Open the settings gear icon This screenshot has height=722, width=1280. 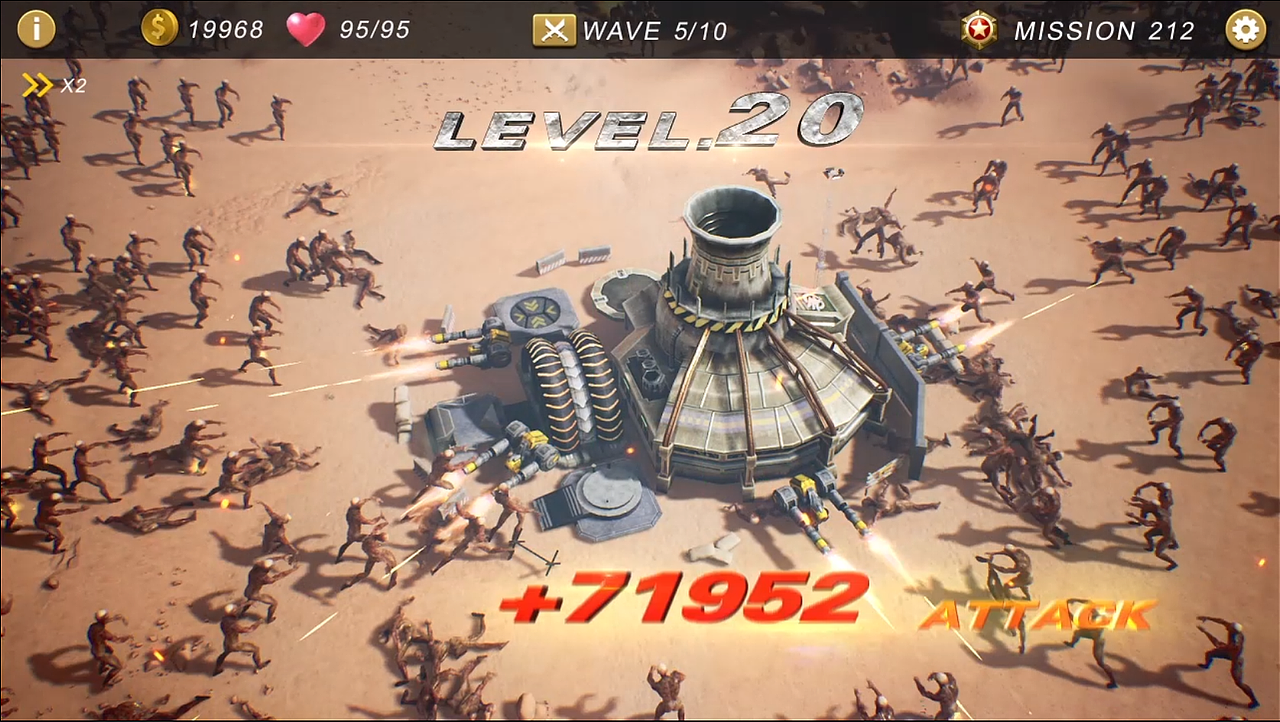[x=1243, y=29]
